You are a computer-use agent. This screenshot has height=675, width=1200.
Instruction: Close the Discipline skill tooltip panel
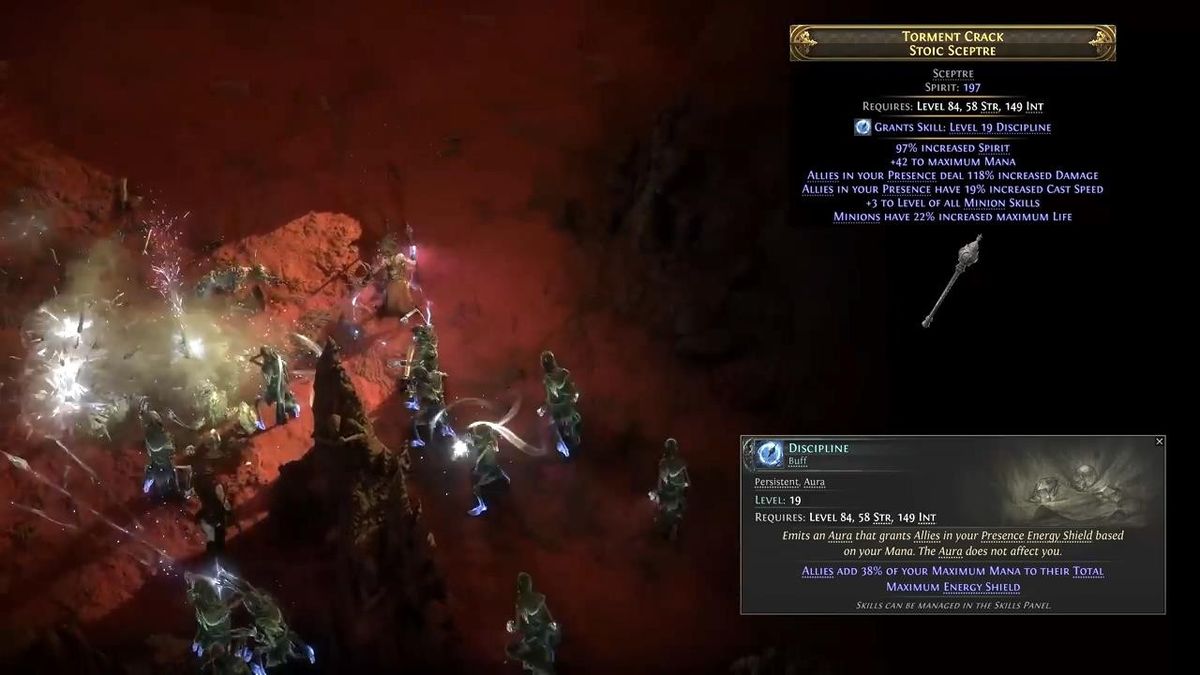click(x=1159, y=442)
